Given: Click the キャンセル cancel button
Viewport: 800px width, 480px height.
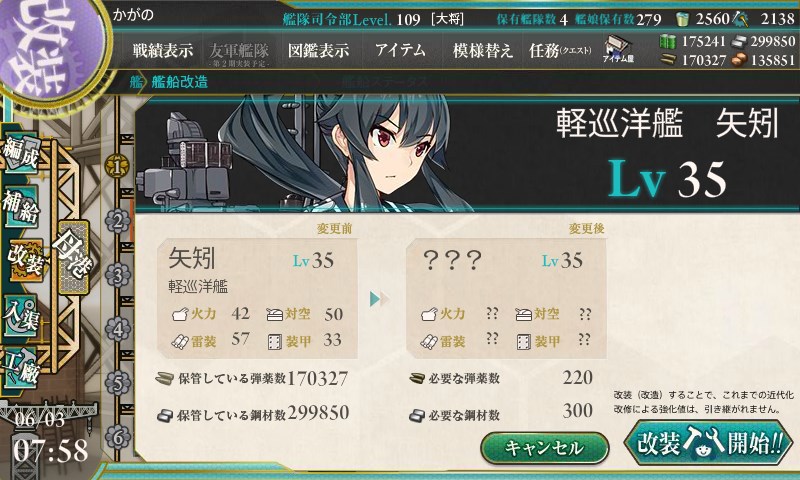Looking at the screenshot, I should pos(544,447).
